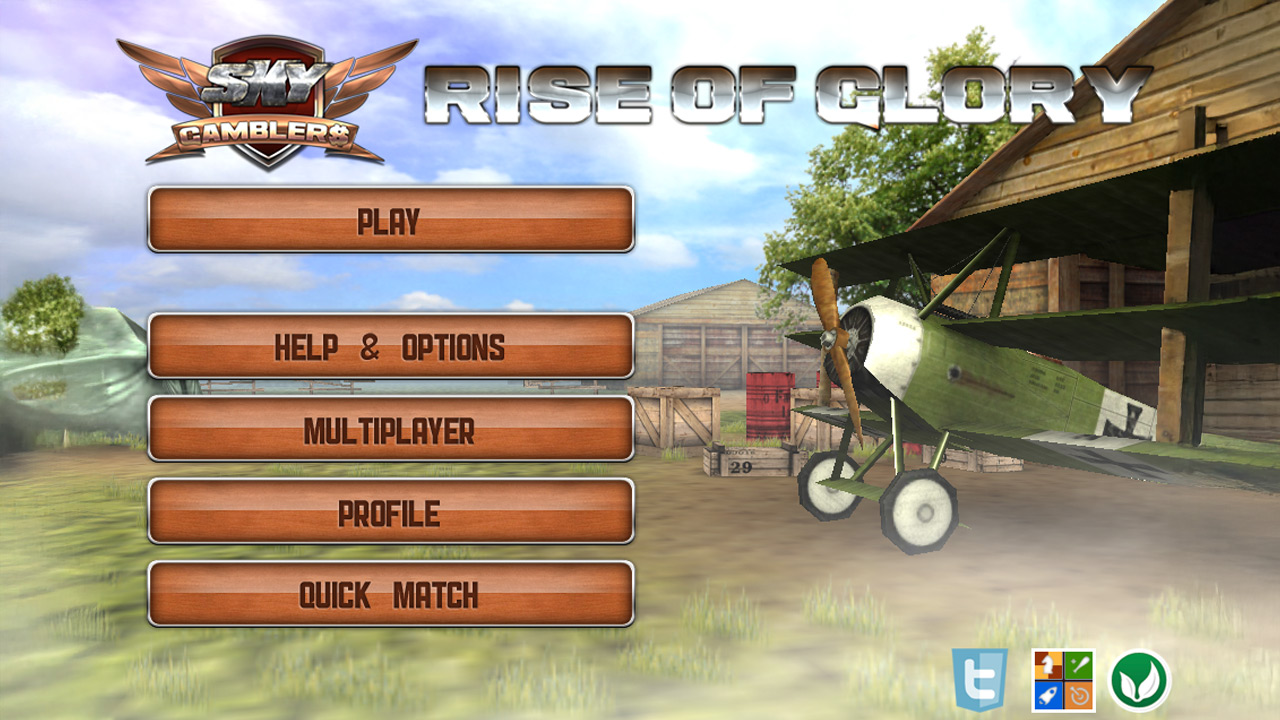Open the green OpenFeint leaf icon

tap(1135, 679)
